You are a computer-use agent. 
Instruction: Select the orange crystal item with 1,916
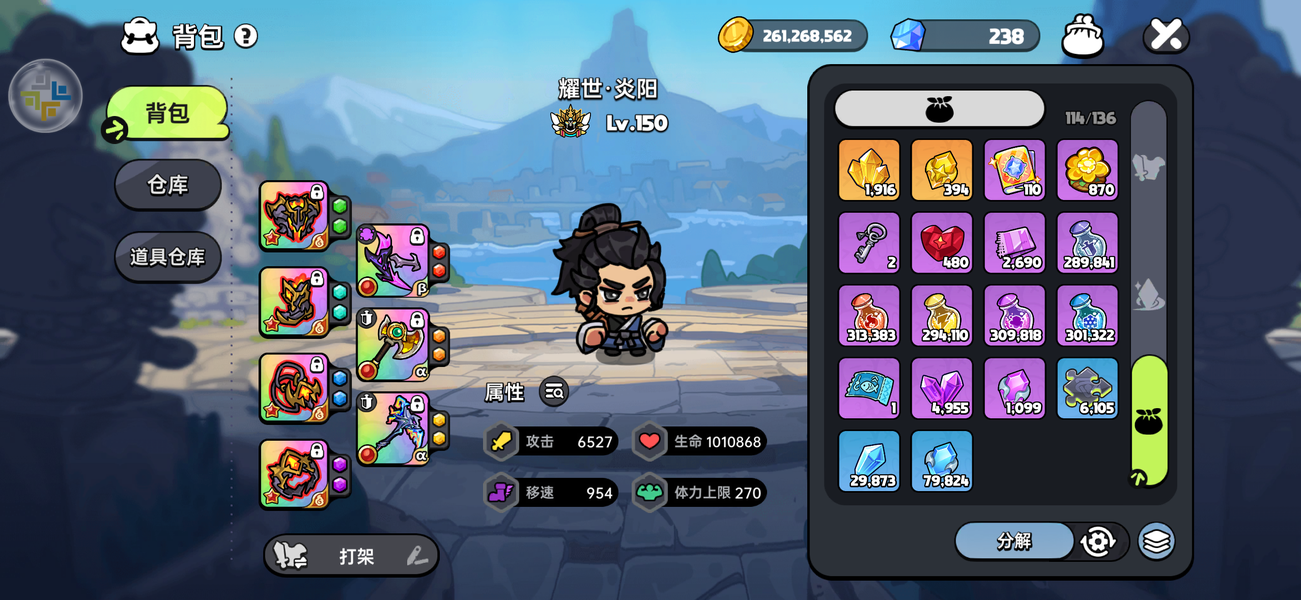click(x=869, y=170)
